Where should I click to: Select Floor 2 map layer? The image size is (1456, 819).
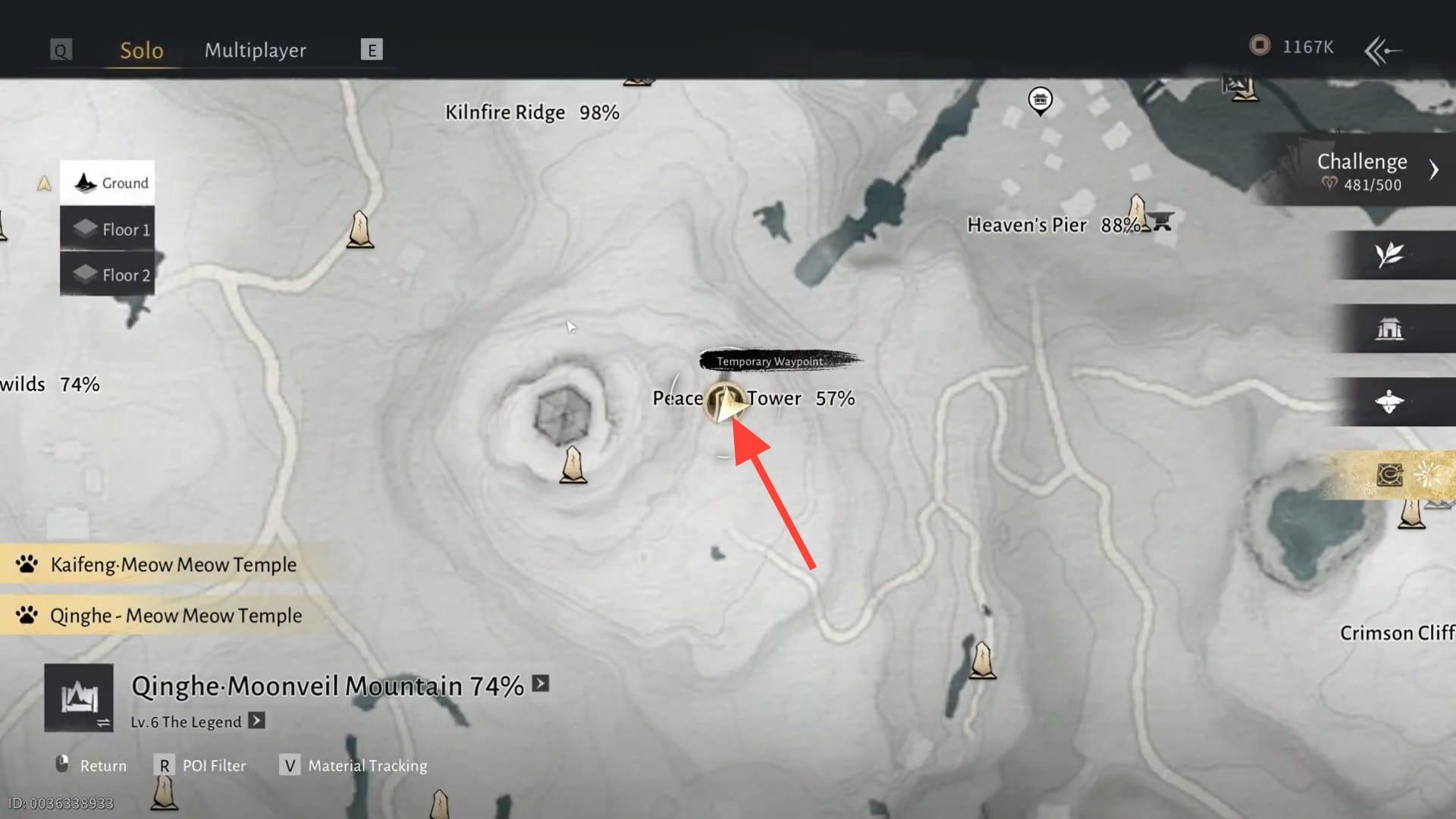(x=108, y=275)
